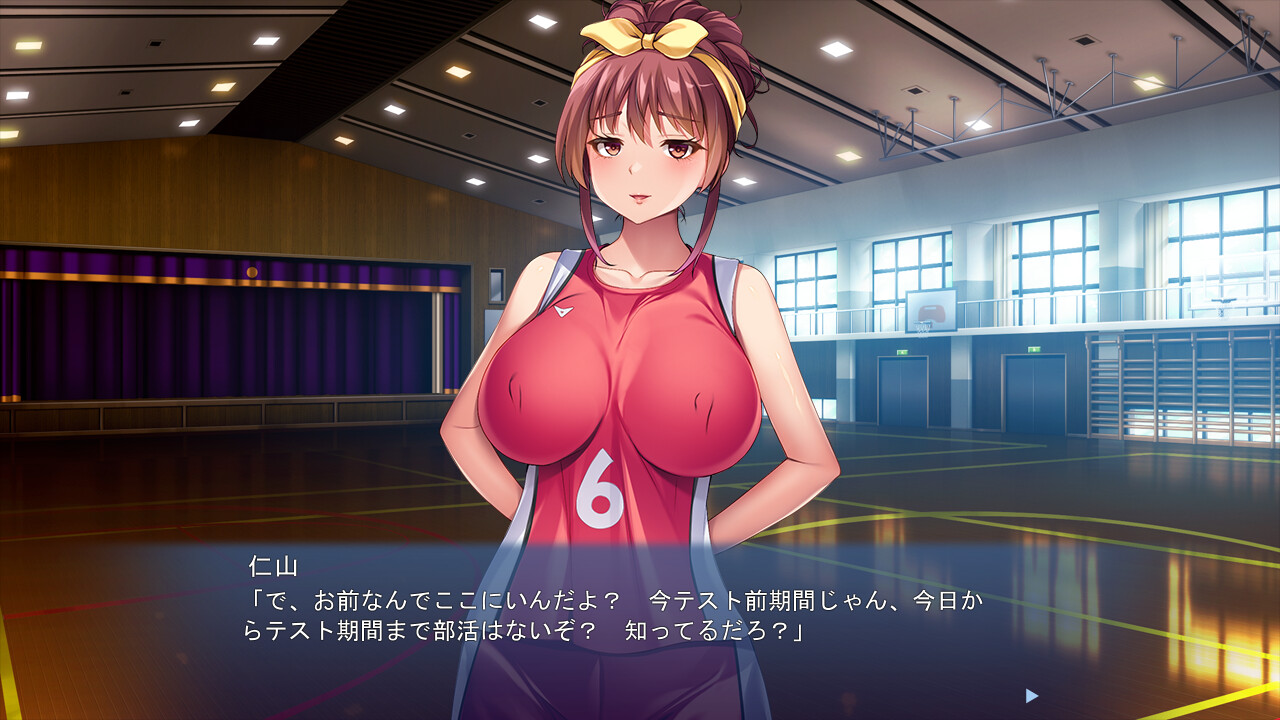The image size is (1280, 720).
Task: Click the blue arrow to advance dialogue
Action: pyautogui.click(x=1032, y=695)
